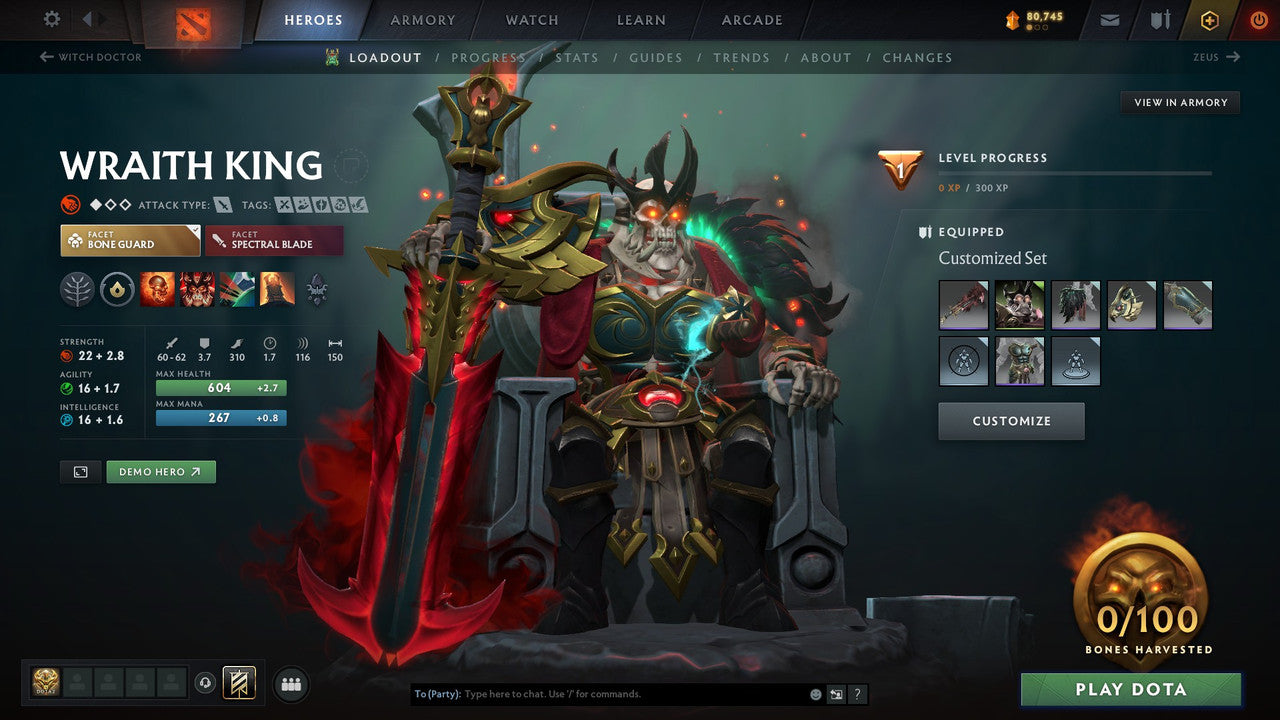The width and height of the screenshot is (1280, 720).
Task: Click the PLAY DOTA button
Action: pyautogui.click(x=1130, y=689)
